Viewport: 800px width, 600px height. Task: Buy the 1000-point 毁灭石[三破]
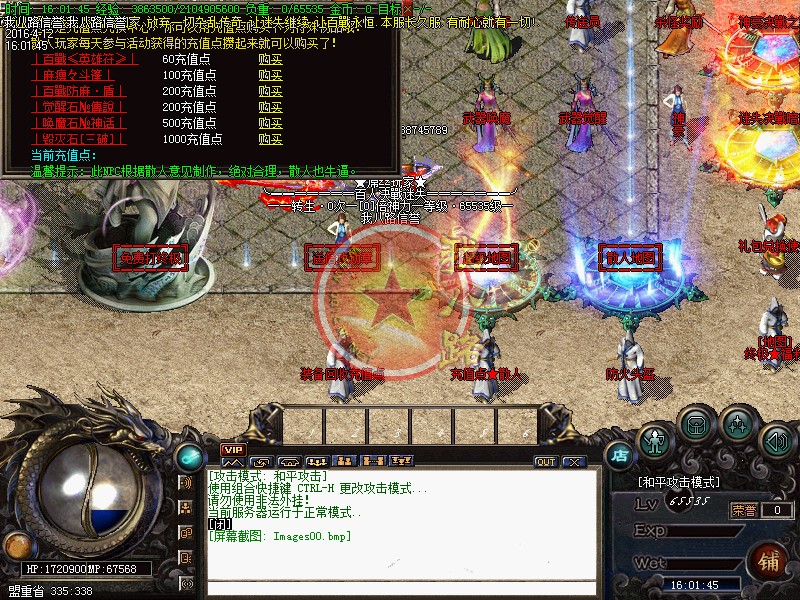point(270,139)
